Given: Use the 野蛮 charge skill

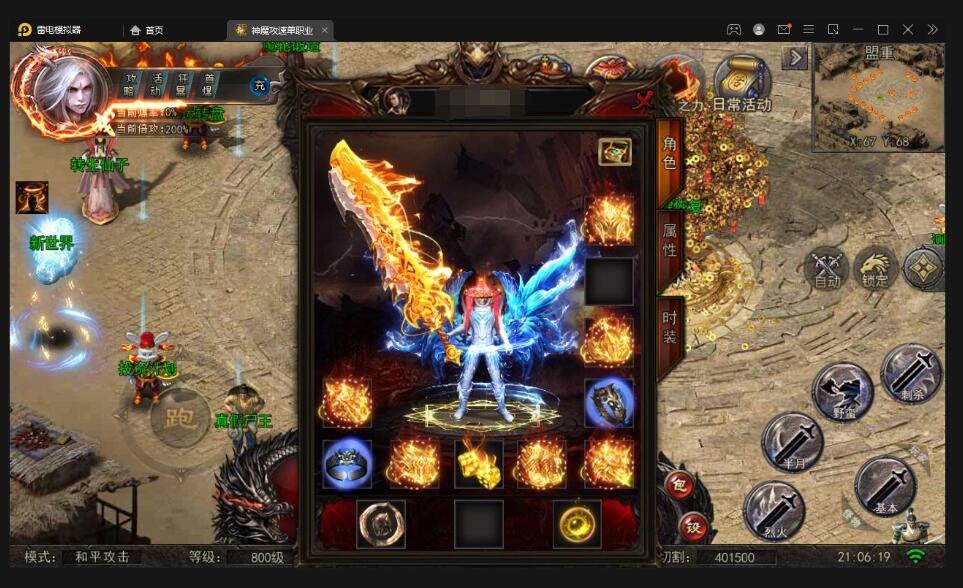Looking at the screenshot, I should tap(842, 391).
